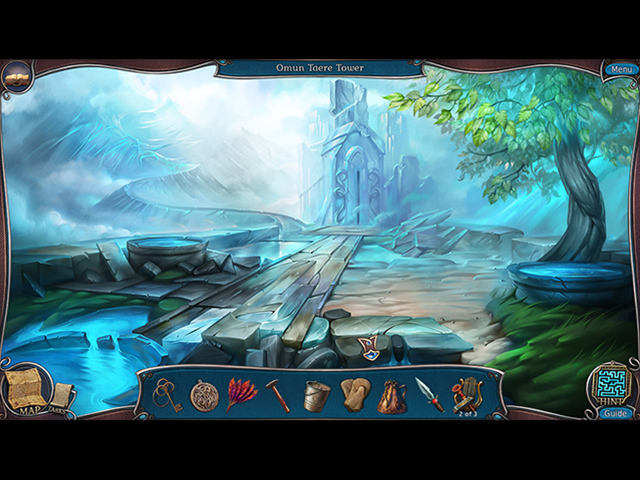Pick the round Celtic medallion item
This screenshot has width=640, height=480.
205,395
